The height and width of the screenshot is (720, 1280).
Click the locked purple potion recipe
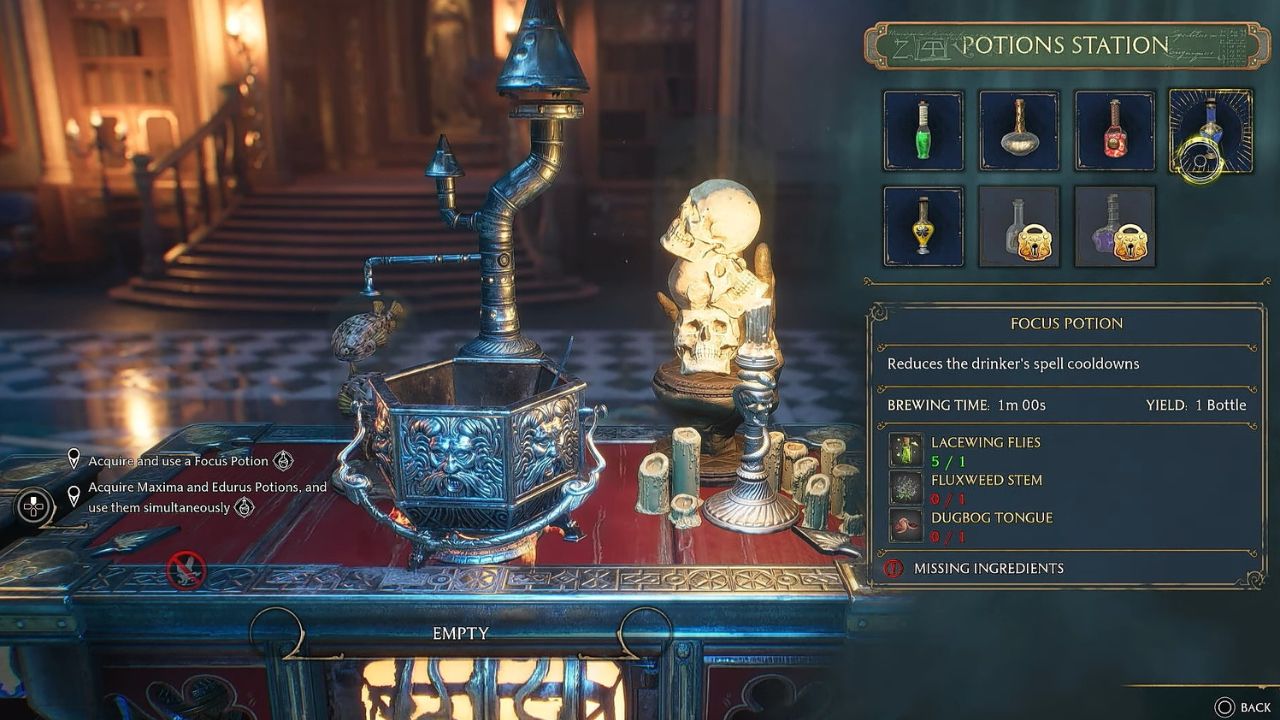[x=1115, y=226]
